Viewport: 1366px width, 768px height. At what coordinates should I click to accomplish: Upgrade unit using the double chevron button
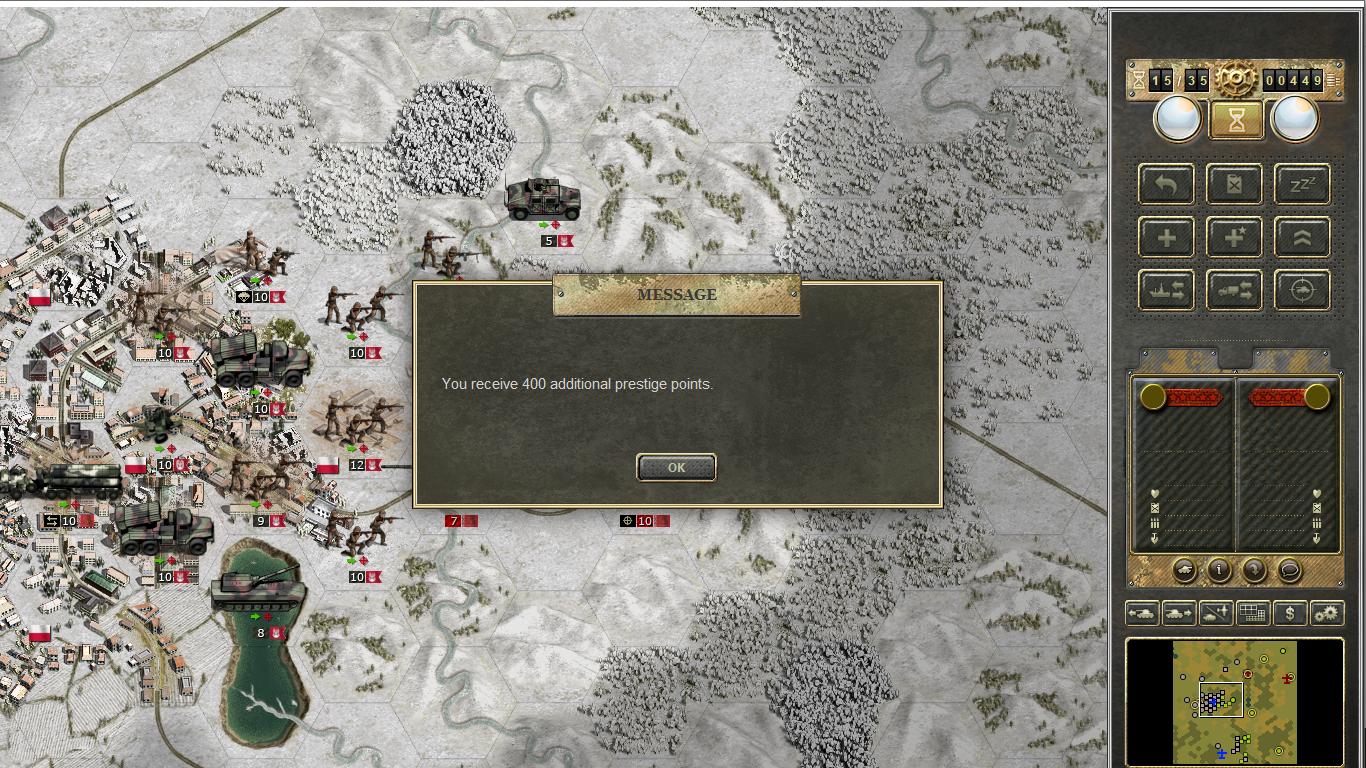[1302, 237]
